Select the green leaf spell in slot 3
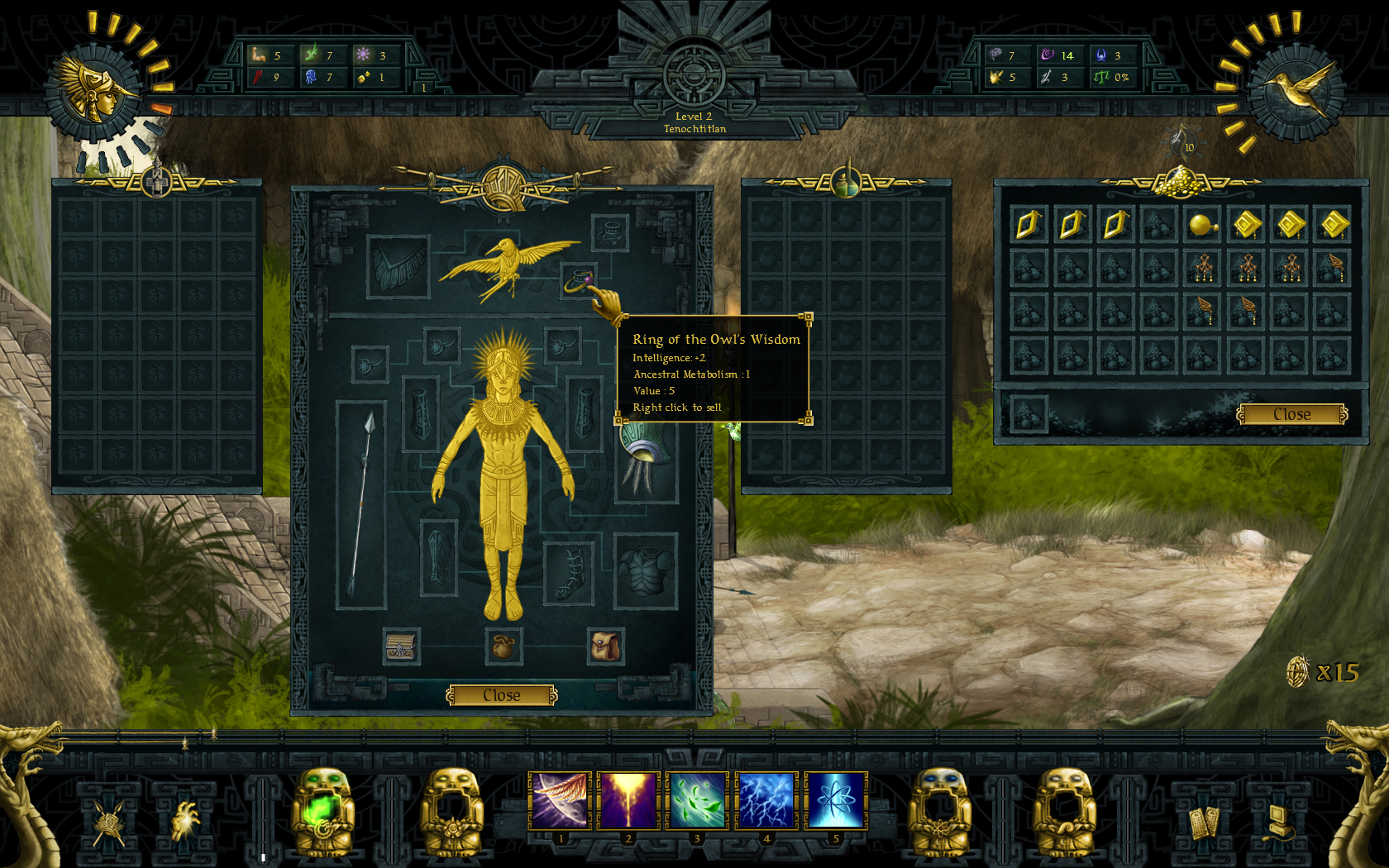 [x=697, y=799]
